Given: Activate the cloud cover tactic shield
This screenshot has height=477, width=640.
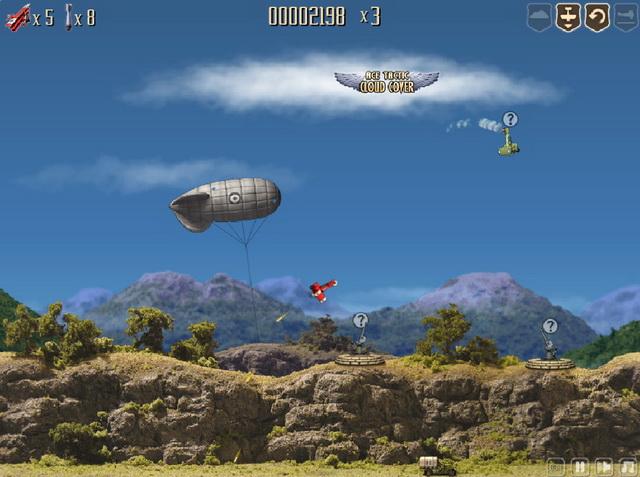Looking at the screenshot, I should pyautogui.click(x=540, y=17).
